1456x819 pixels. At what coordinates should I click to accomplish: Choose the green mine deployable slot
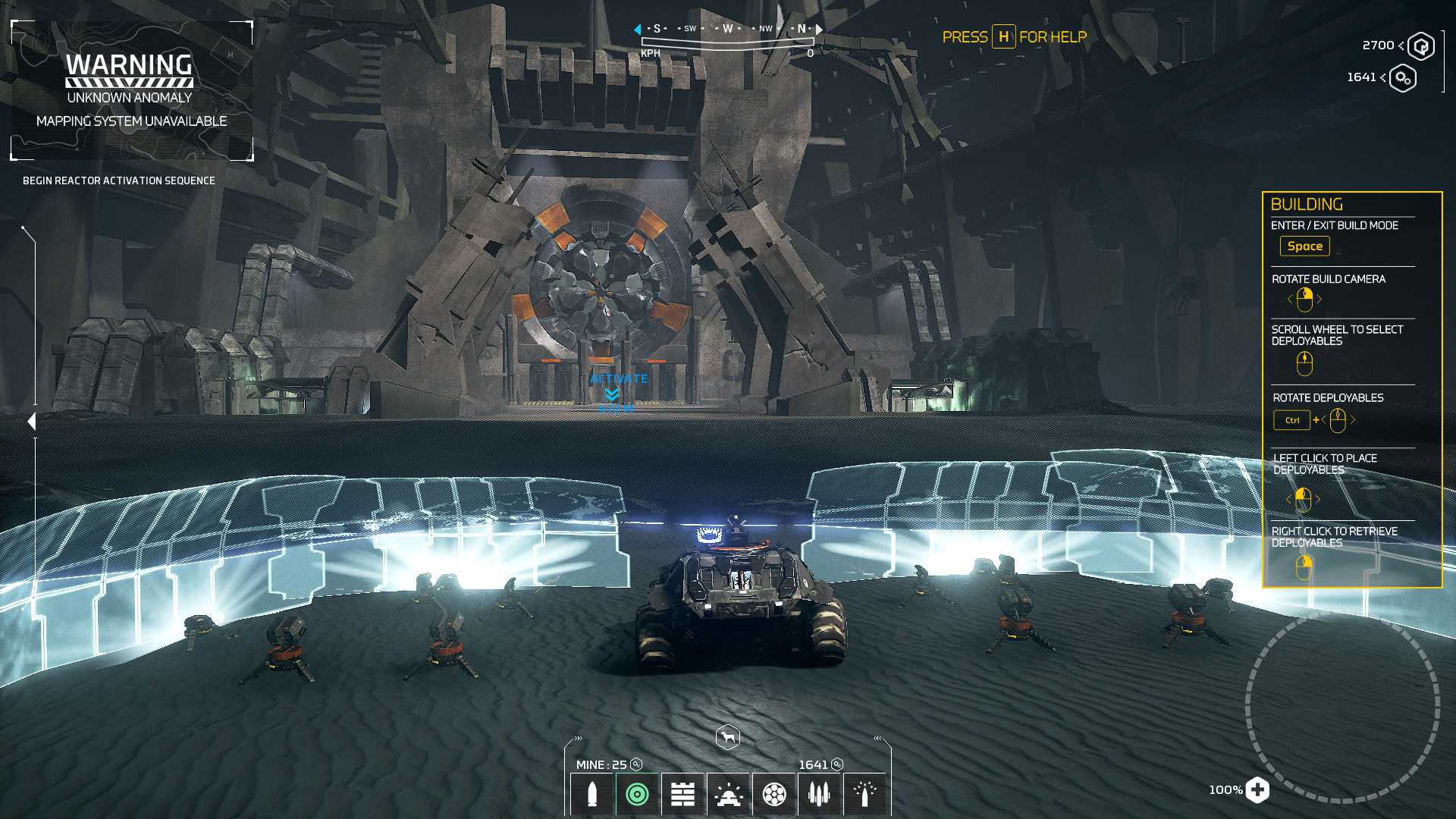[x=638, y=794]
